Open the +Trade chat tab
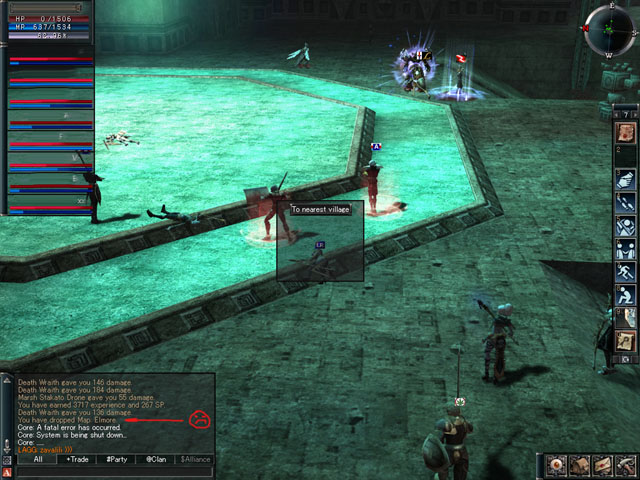Viewport: 640px width, 480px height. (76, 459)
